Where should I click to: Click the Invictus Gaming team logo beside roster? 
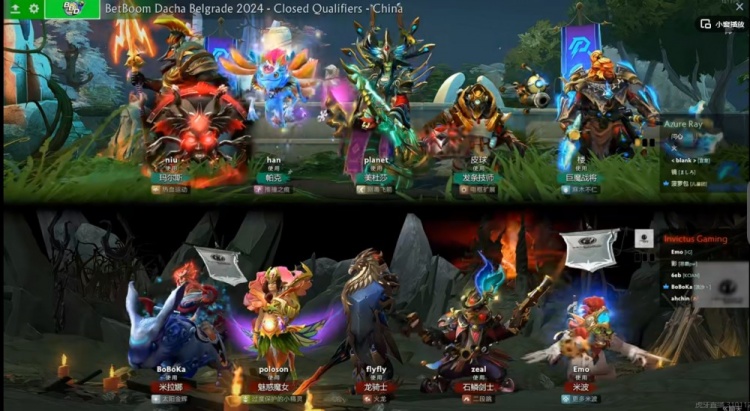pyautogui.click(x=645, y=239)
